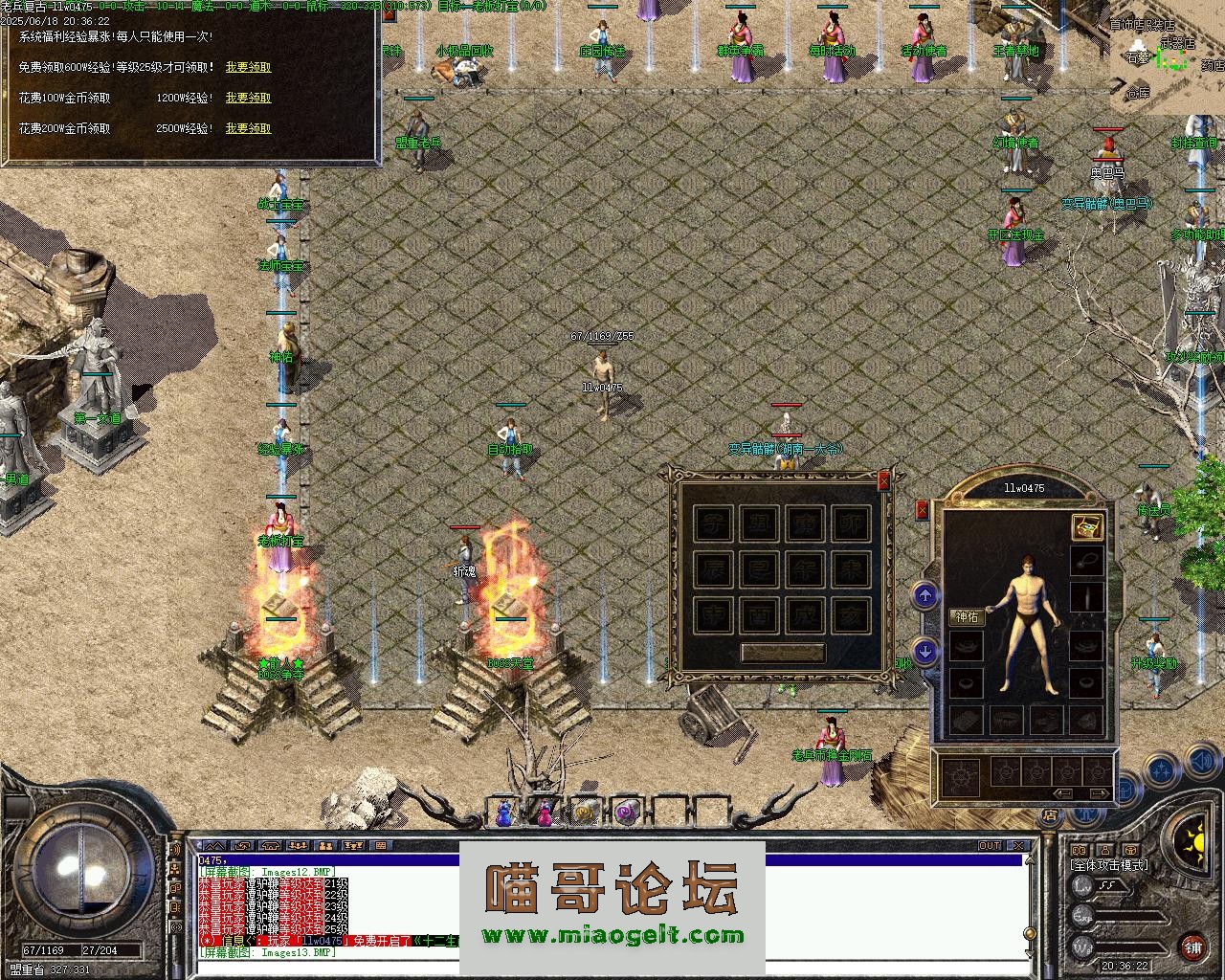The height and width of the screenshot is (980, 1225).
Task: Go to next character panel page with down arrow
Action: tap(924, 652)
